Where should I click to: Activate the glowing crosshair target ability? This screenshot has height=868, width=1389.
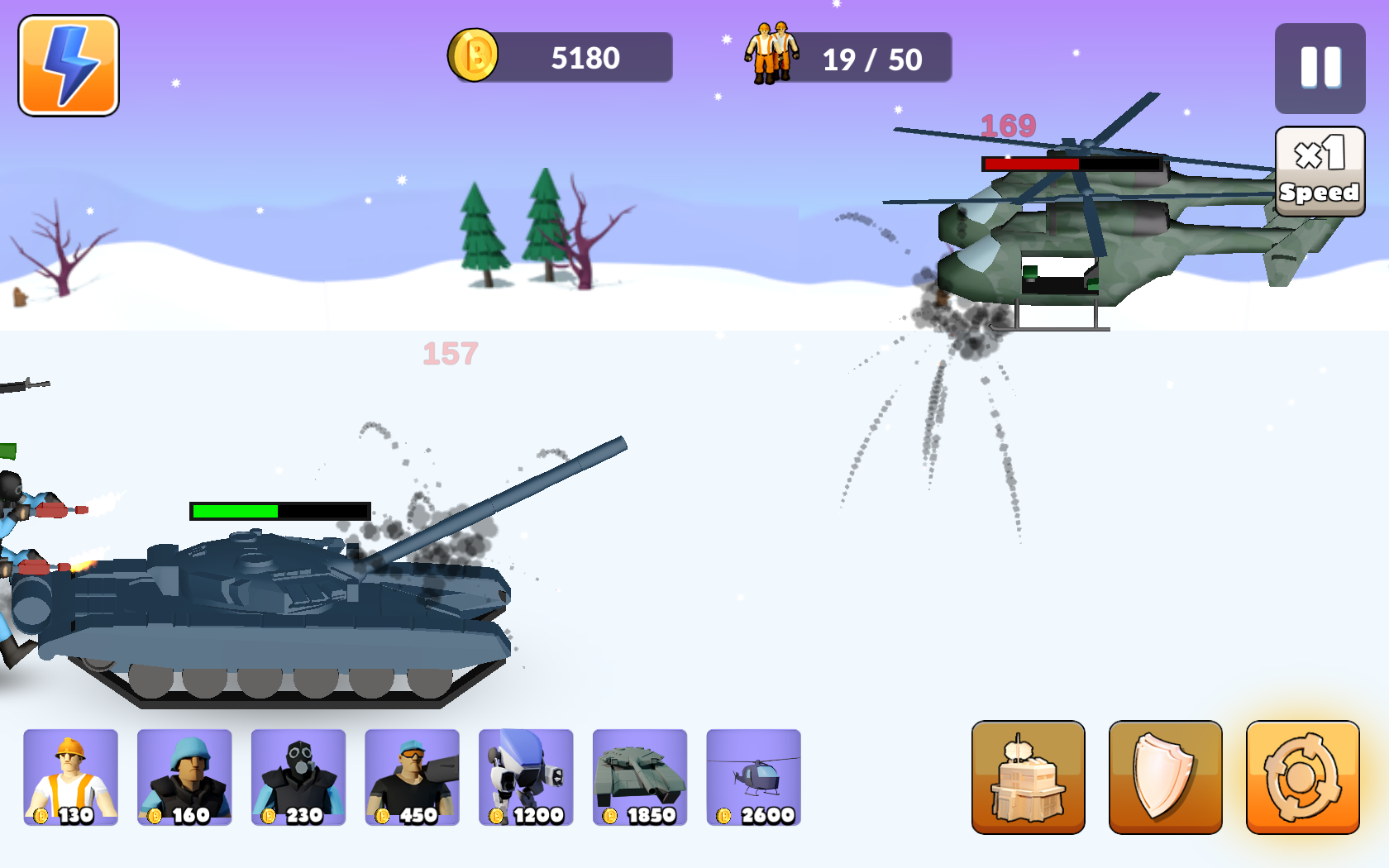click(x=1302, y=777)
